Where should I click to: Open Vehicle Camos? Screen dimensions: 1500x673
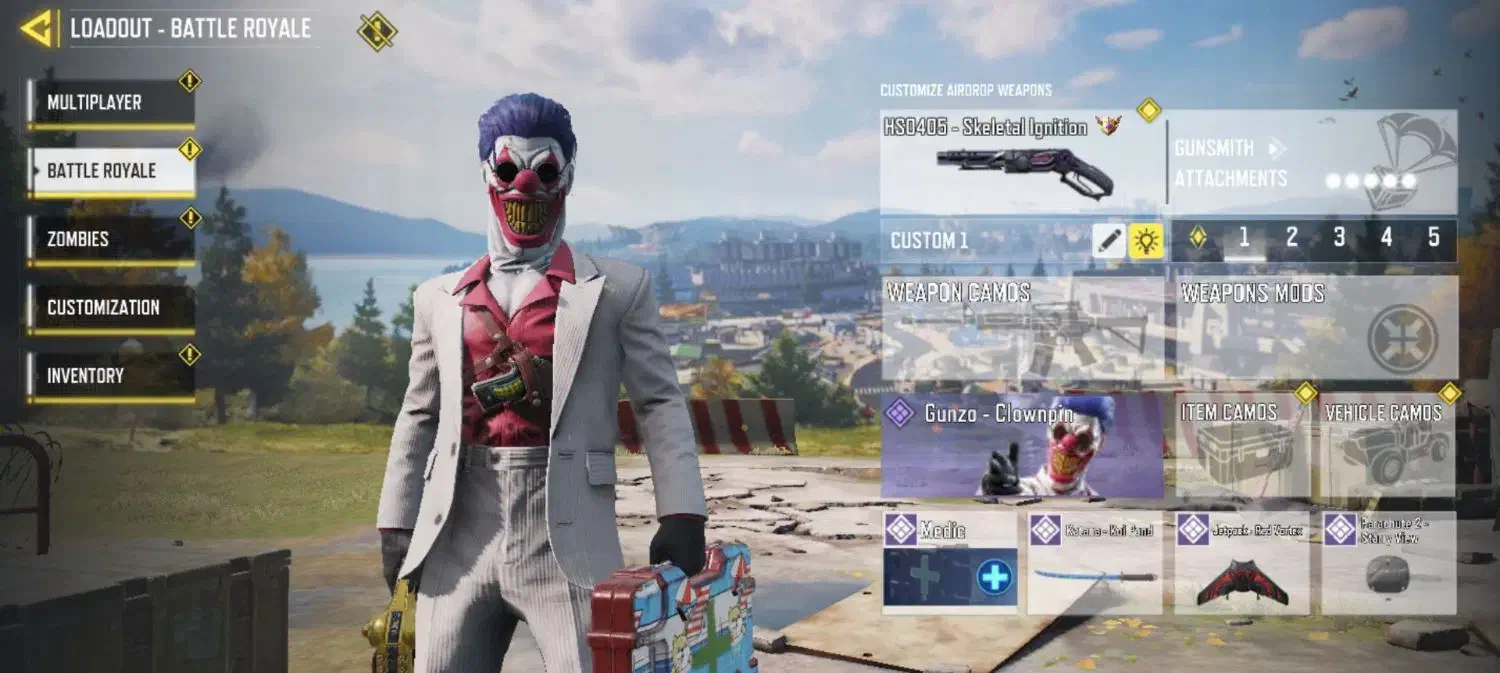tap(1386, 447)
